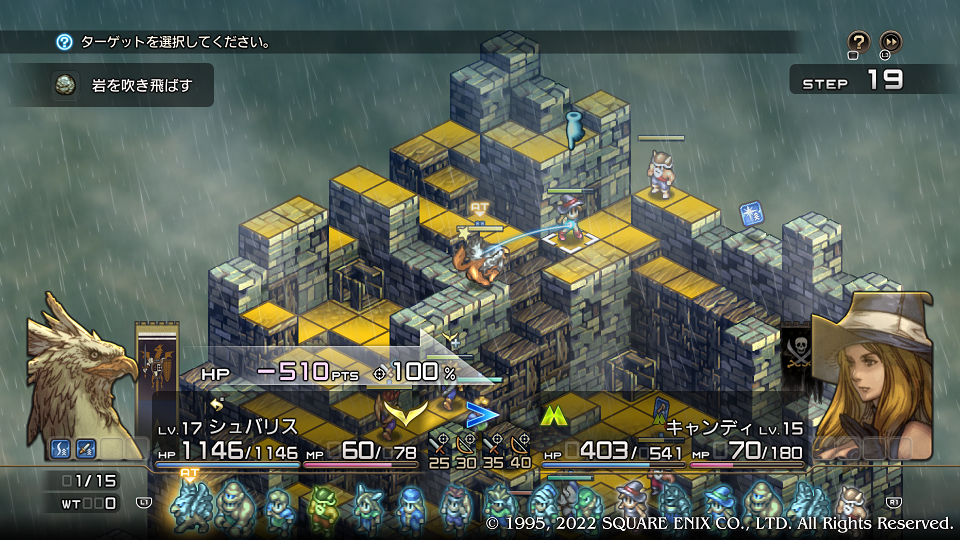Screen dimensions: 960x540
Task: Toggle the fast-forward speed button
Action: coord(890,42)
